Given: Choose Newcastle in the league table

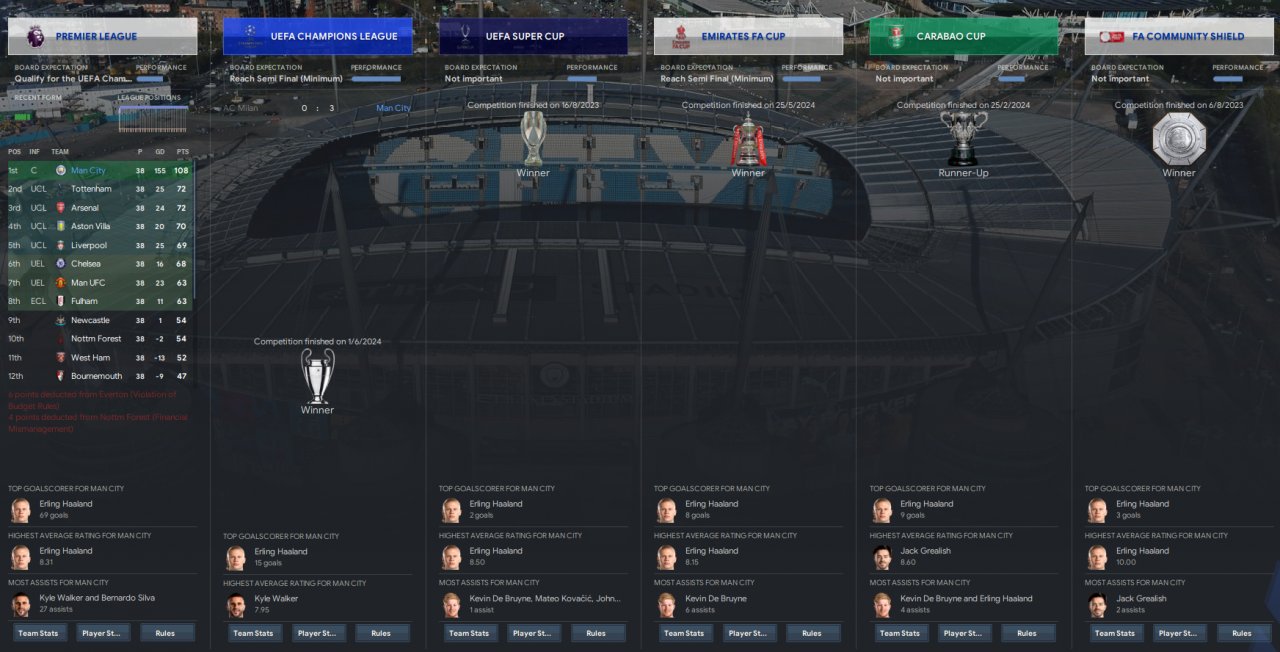Looking at the screenshot, I should (90, 320).
